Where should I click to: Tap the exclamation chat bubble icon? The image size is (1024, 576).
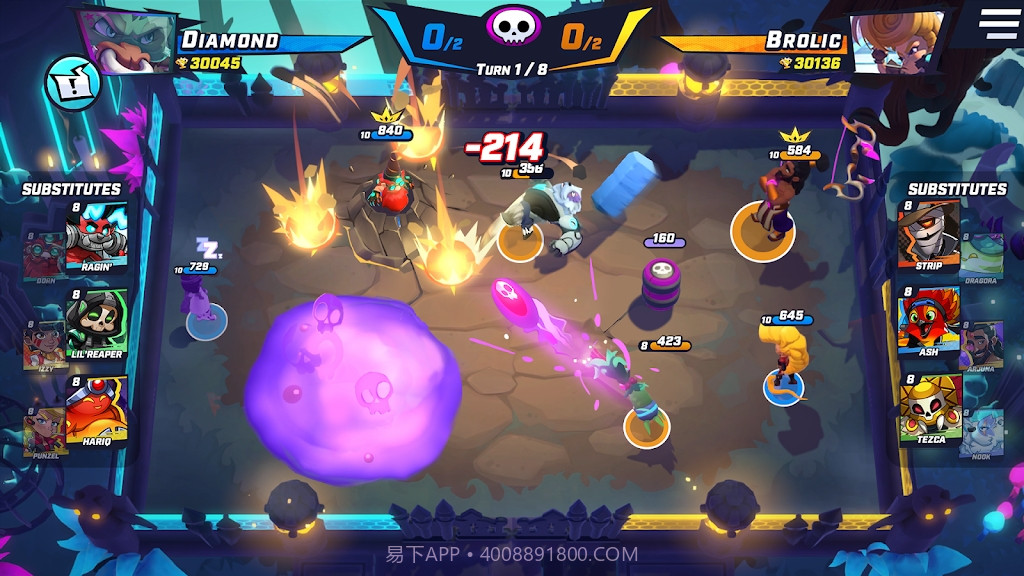click(72, 84)
